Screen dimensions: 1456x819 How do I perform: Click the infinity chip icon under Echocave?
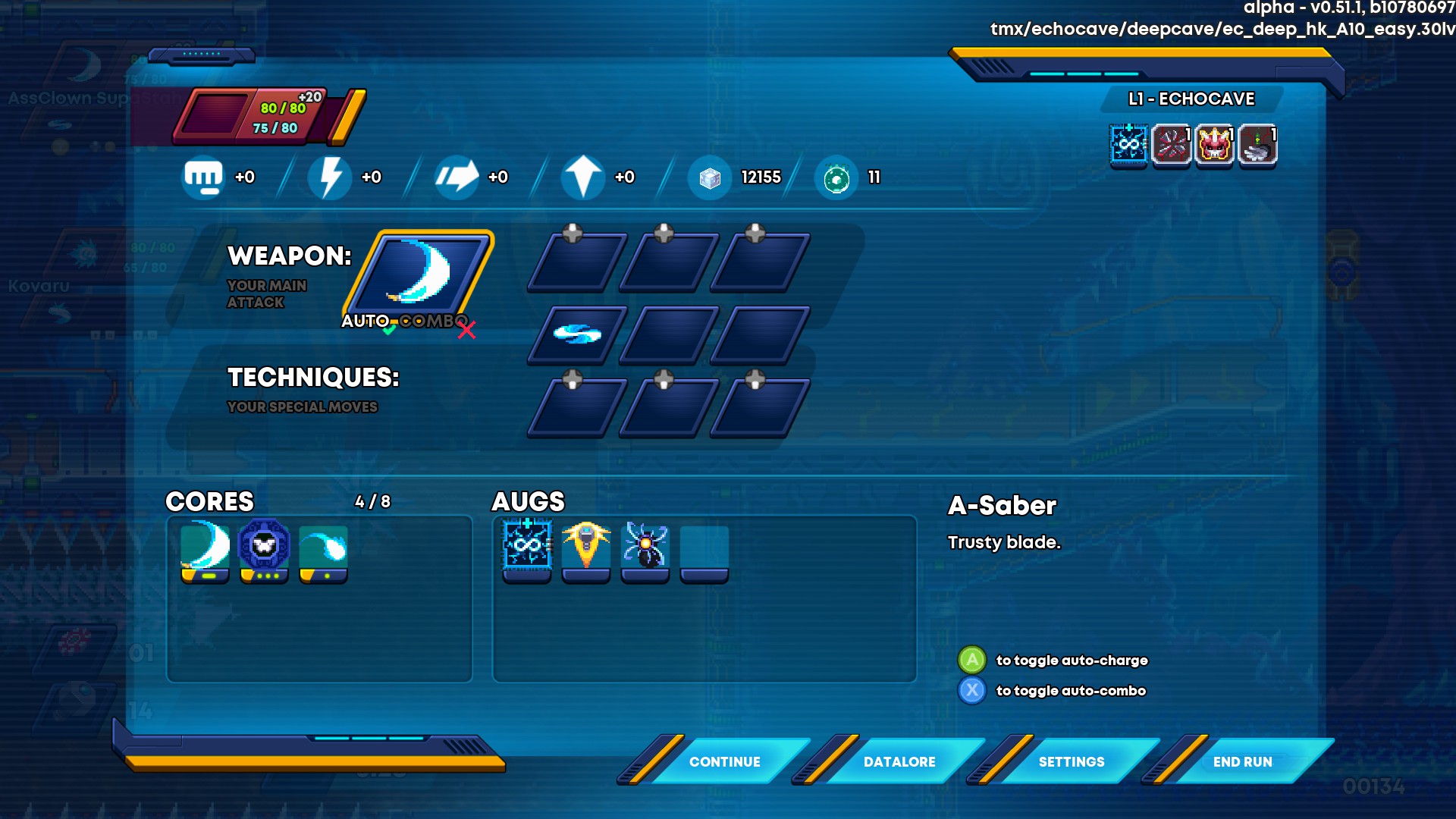[x=1128, y=144]
